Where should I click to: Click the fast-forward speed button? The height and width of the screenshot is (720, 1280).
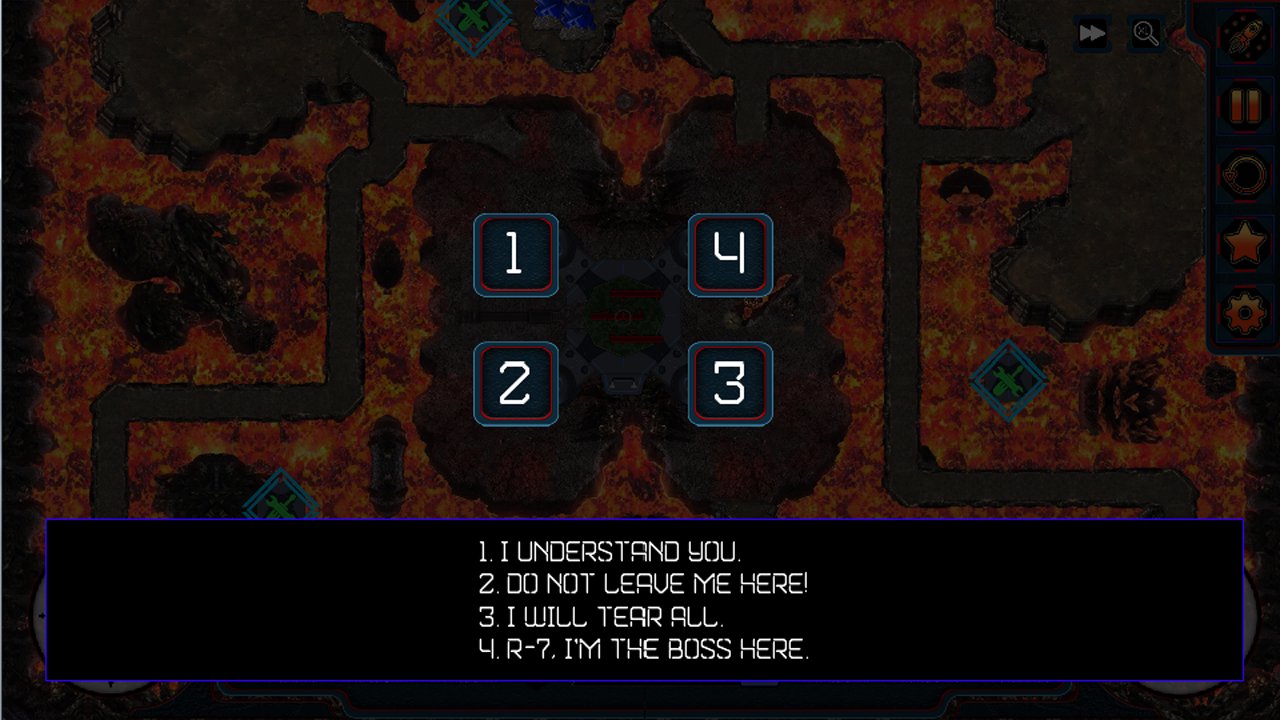click(x=1092, y=34)
